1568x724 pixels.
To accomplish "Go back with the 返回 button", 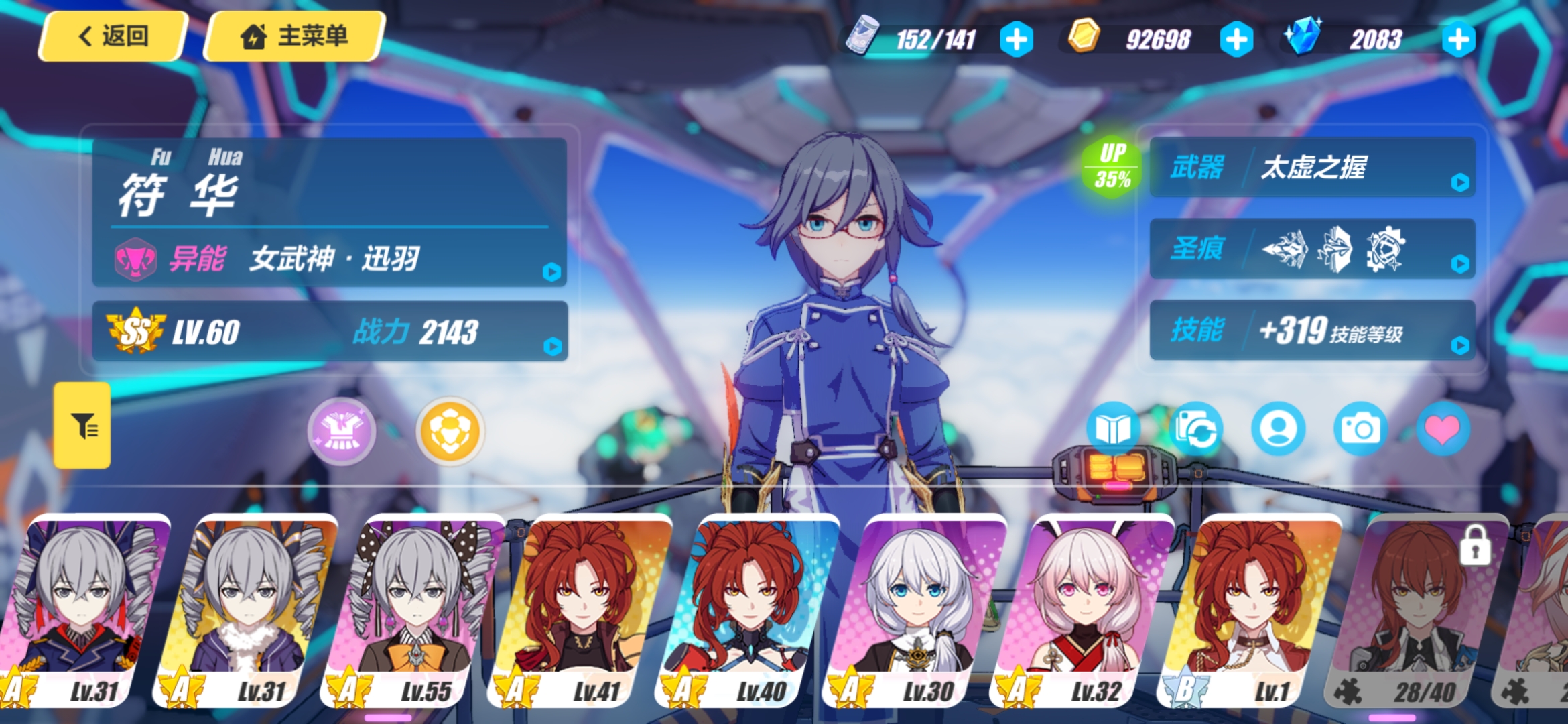I will pos(113,36).
